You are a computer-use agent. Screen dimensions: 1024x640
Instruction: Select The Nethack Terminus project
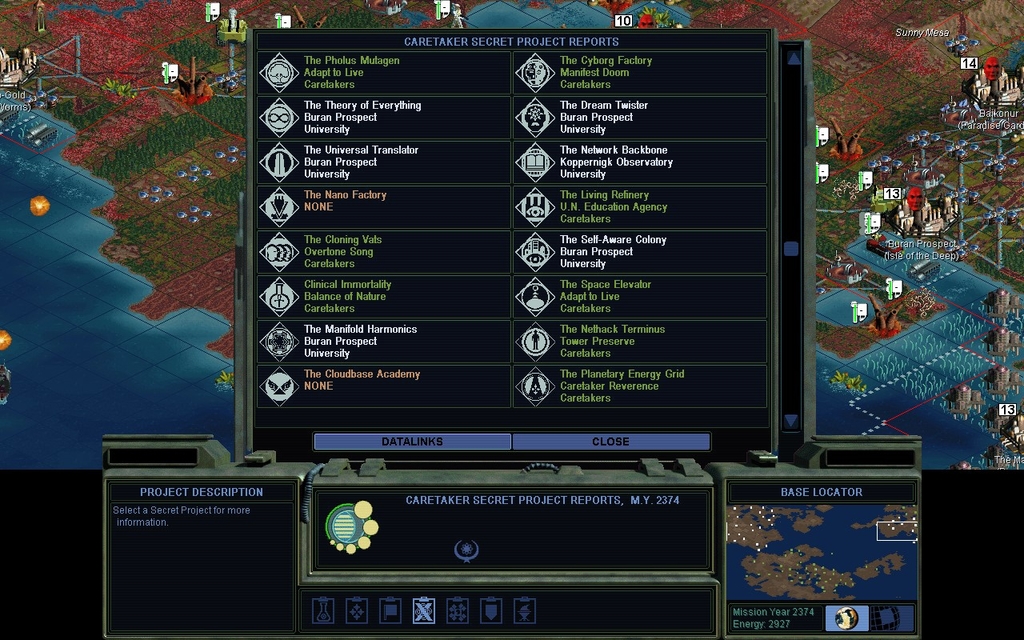tap(640, 341)
